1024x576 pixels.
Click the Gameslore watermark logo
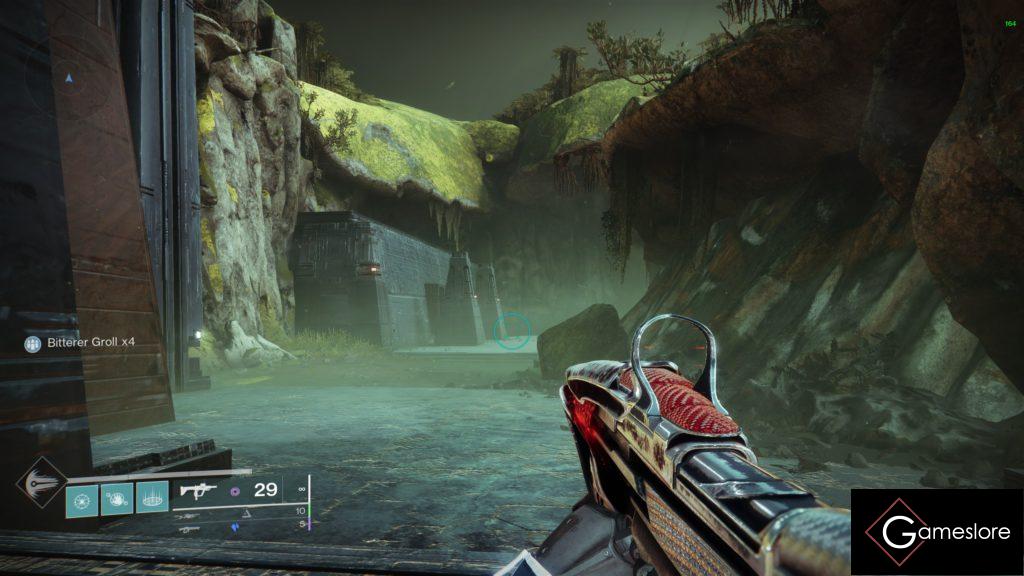[936, 531]
